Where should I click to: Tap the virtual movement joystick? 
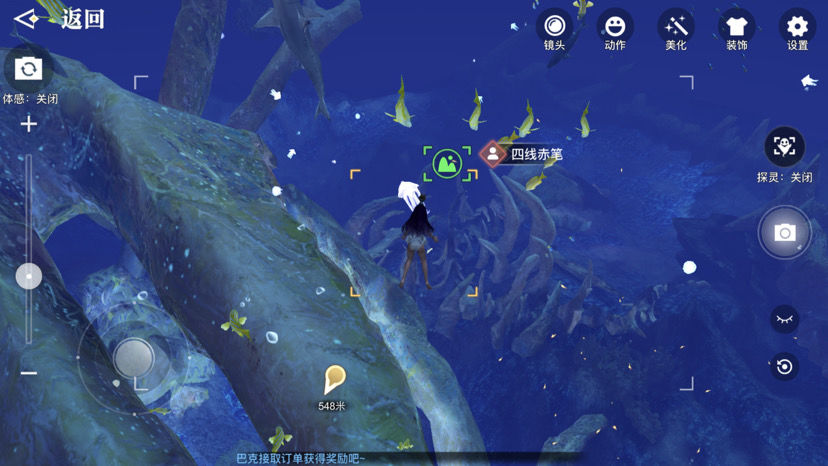132,356
